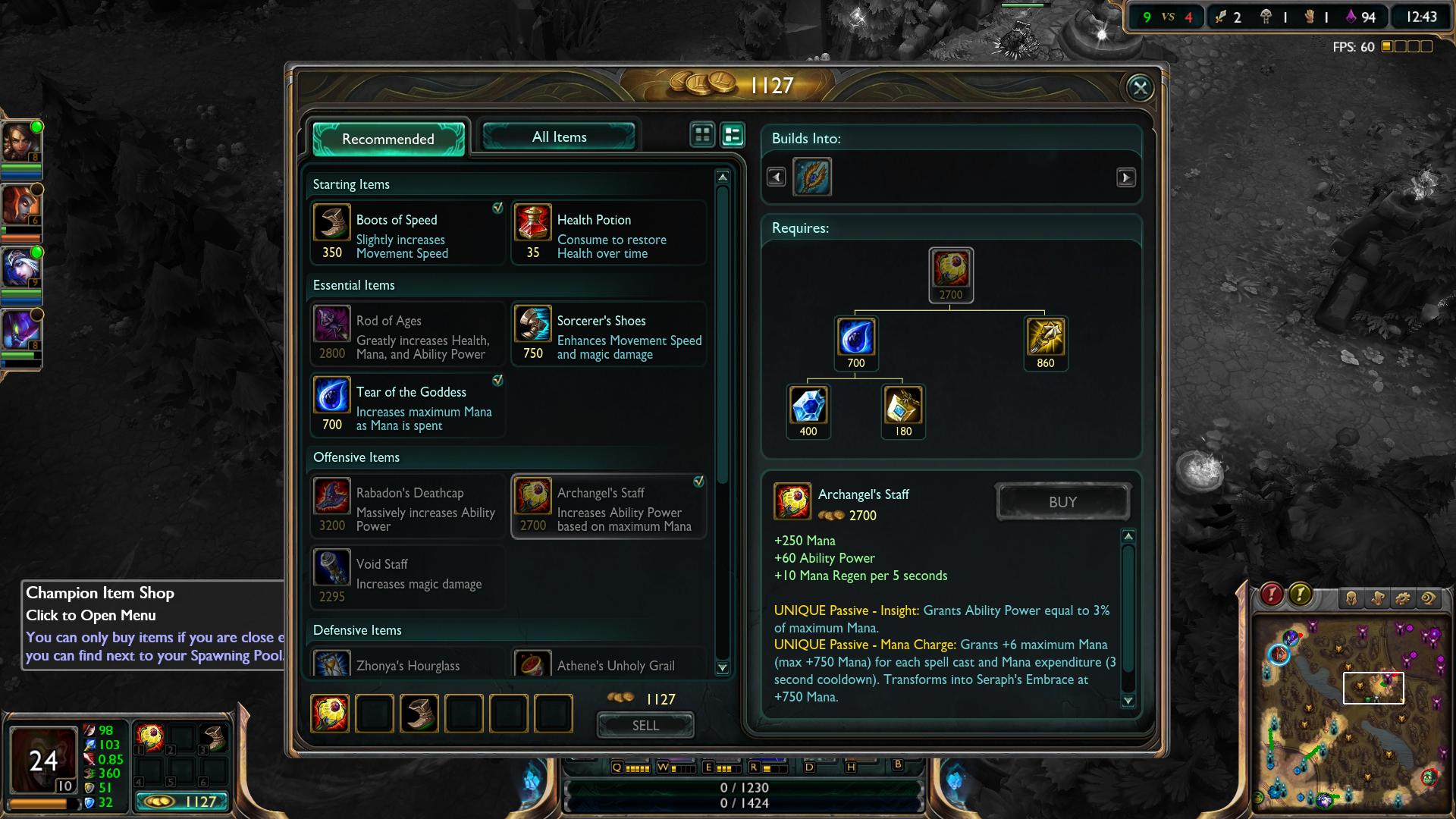Choose Rabadon's Deathcap from Offensive Items

point(407,507)
